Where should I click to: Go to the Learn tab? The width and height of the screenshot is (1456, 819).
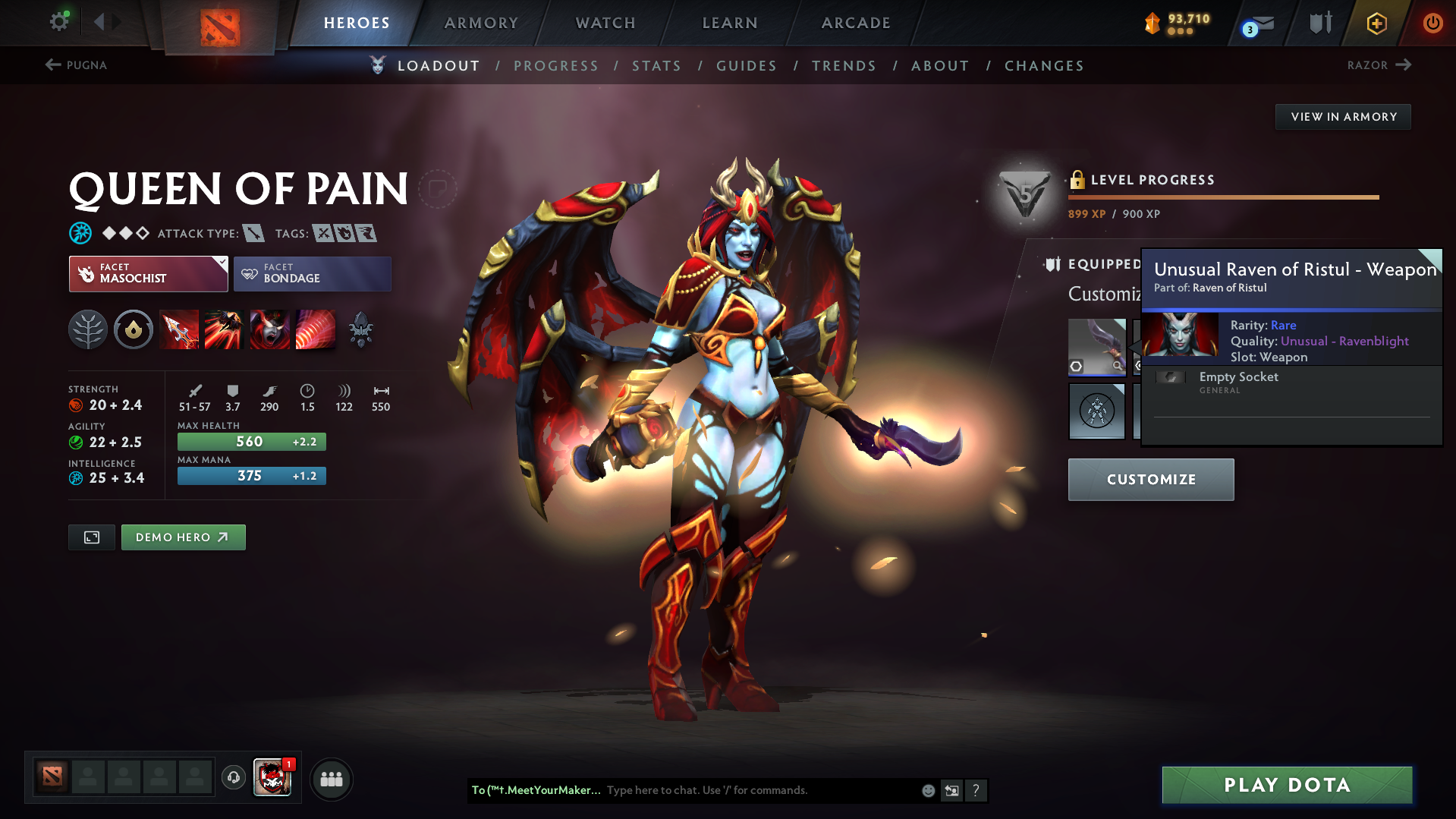730,23
